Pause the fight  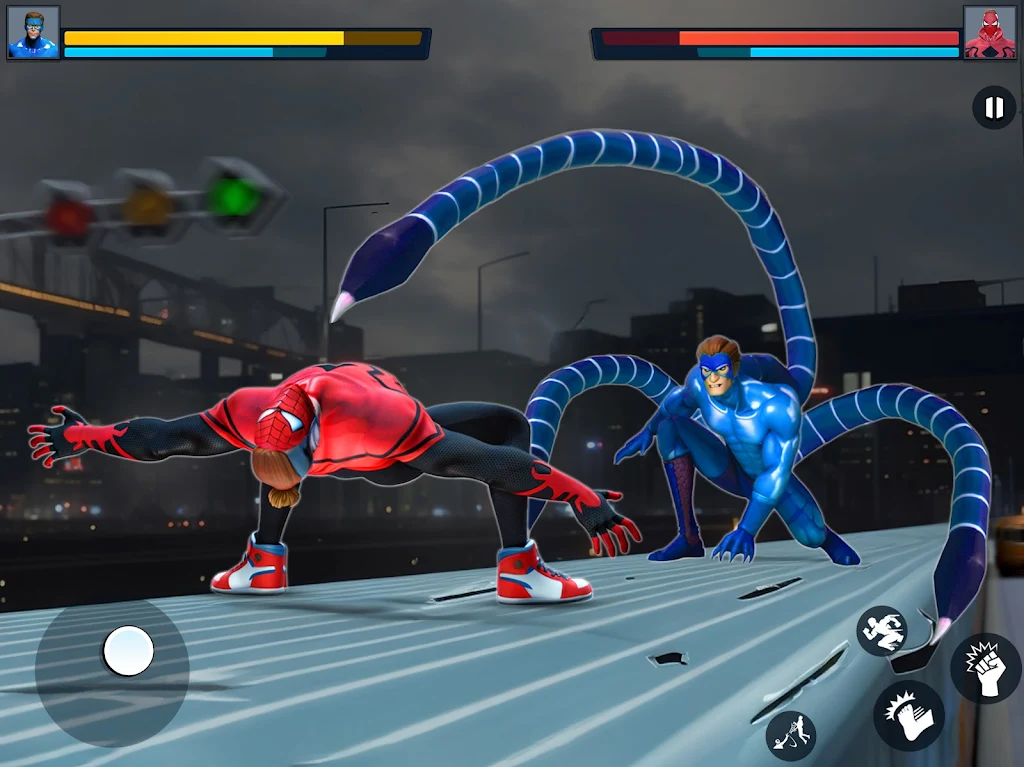[994, 108]
